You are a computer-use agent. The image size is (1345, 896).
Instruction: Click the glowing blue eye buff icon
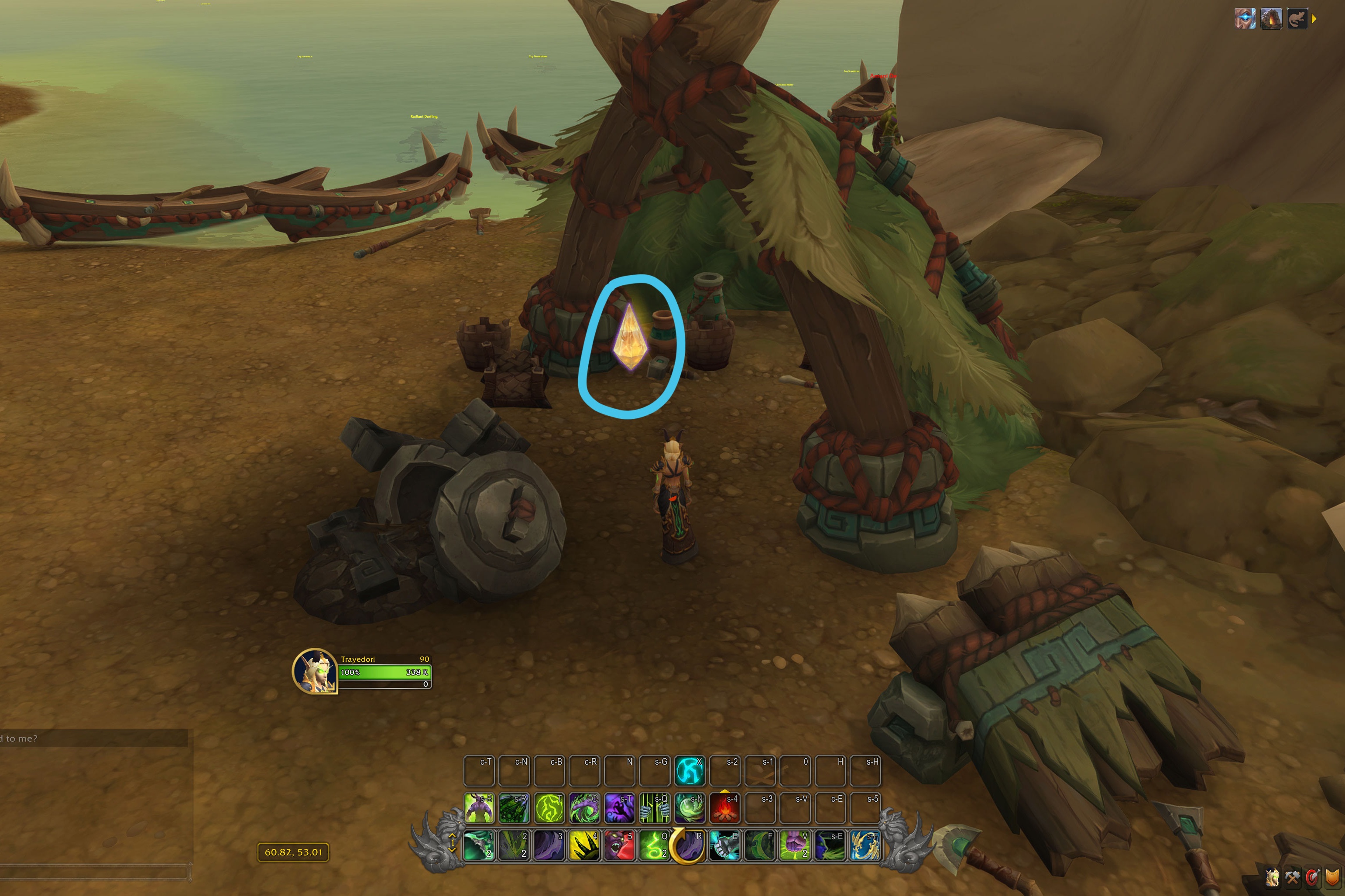pyautogui.click(x=1245, y=18)
